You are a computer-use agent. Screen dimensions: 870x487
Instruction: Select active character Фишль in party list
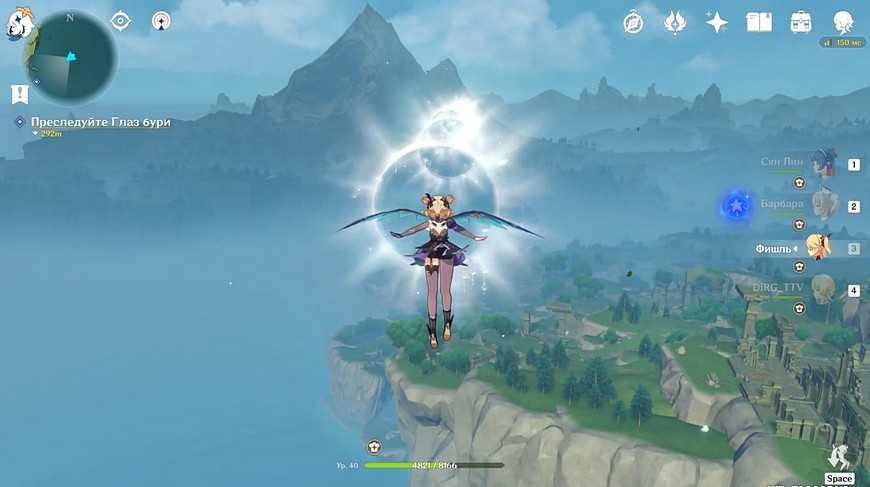[x=819, y=248]
